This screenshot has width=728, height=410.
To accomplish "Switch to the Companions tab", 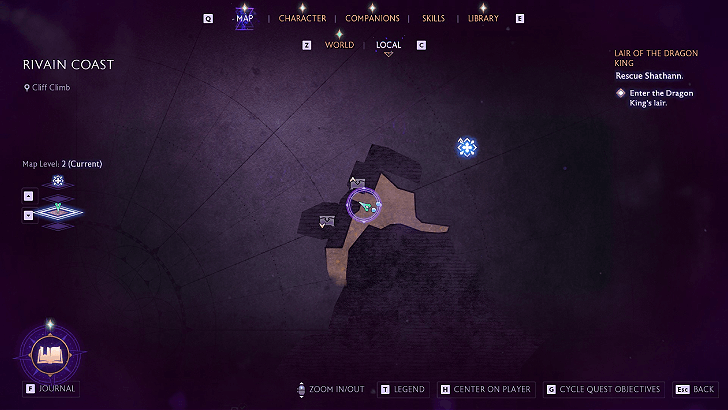I will [372, 19].
